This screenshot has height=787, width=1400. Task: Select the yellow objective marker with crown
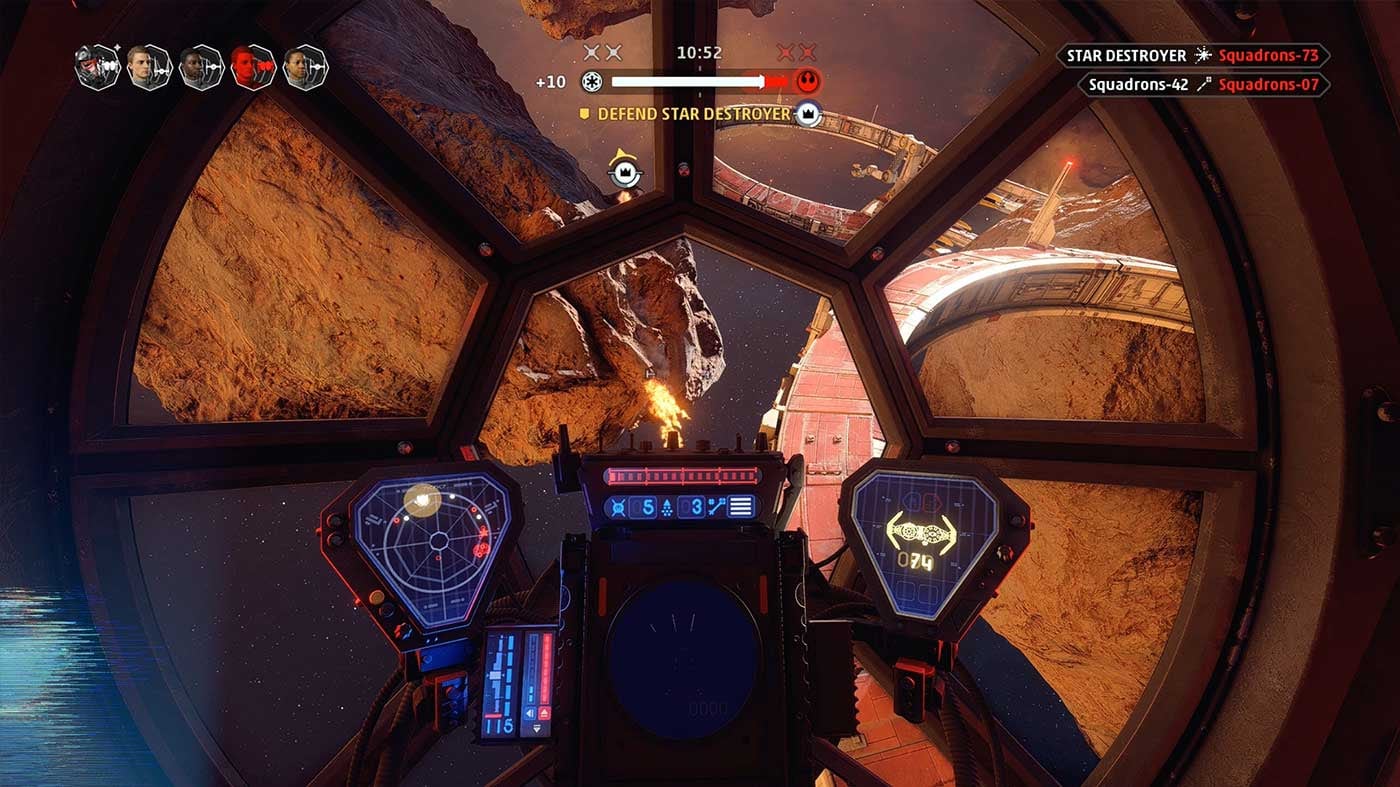625,172
